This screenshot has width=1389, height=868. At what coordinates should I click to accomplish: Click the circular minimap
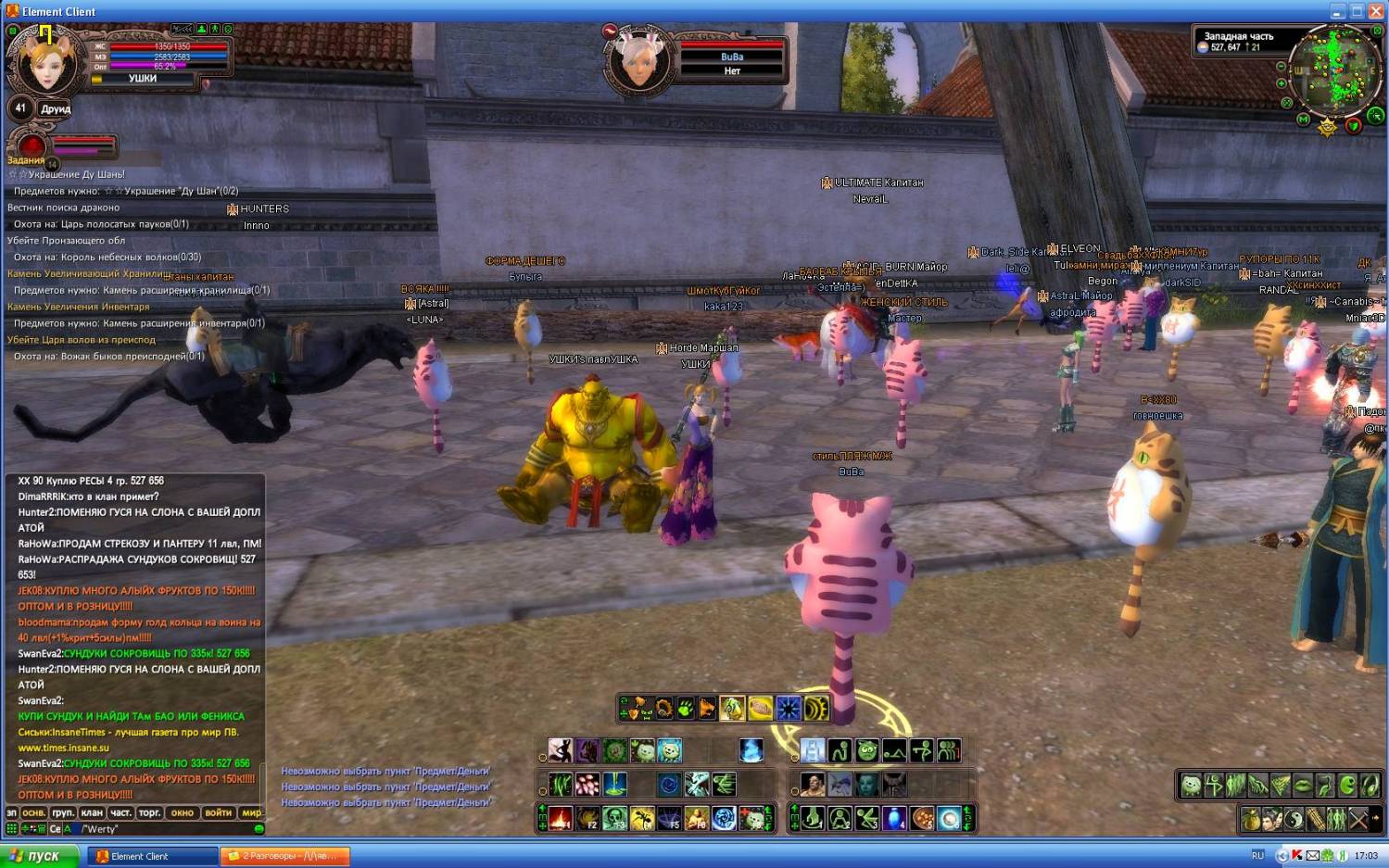(x=1334, y=68)
